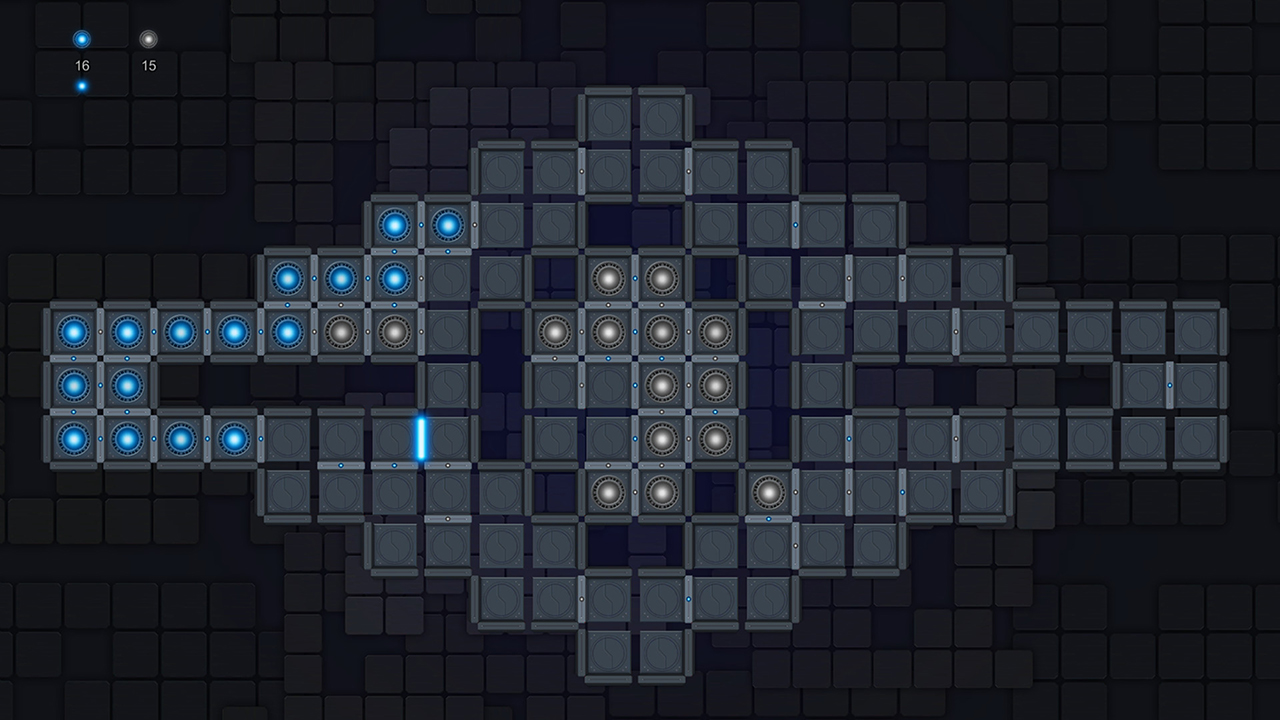Select the gray orb counter icon showing 15
Viewport: 1280px width, 720px height.
(x=150, y=40)
